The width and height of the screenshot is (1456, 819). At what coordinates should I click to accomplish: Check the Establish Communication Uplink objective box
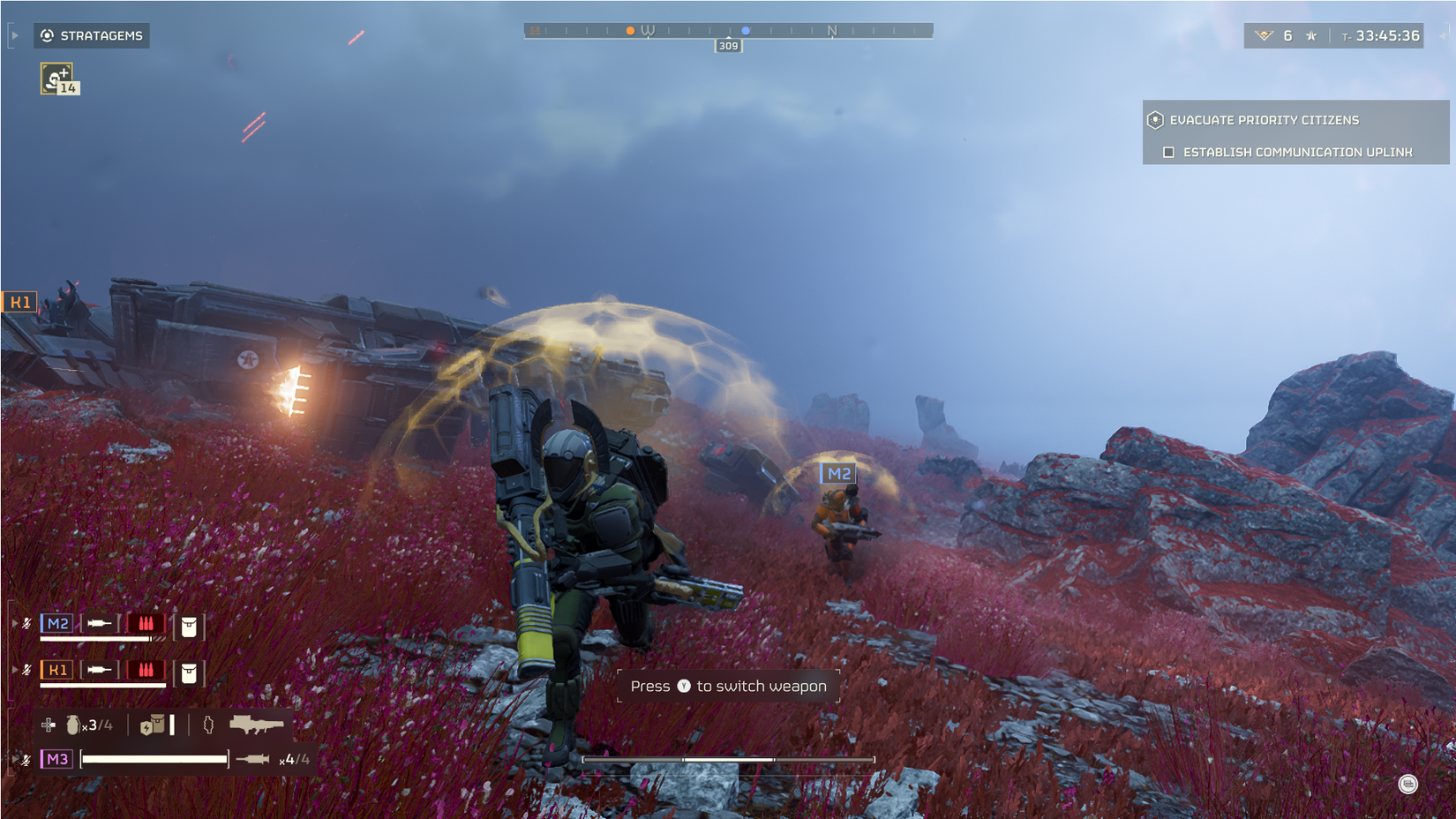point(1169,152)
